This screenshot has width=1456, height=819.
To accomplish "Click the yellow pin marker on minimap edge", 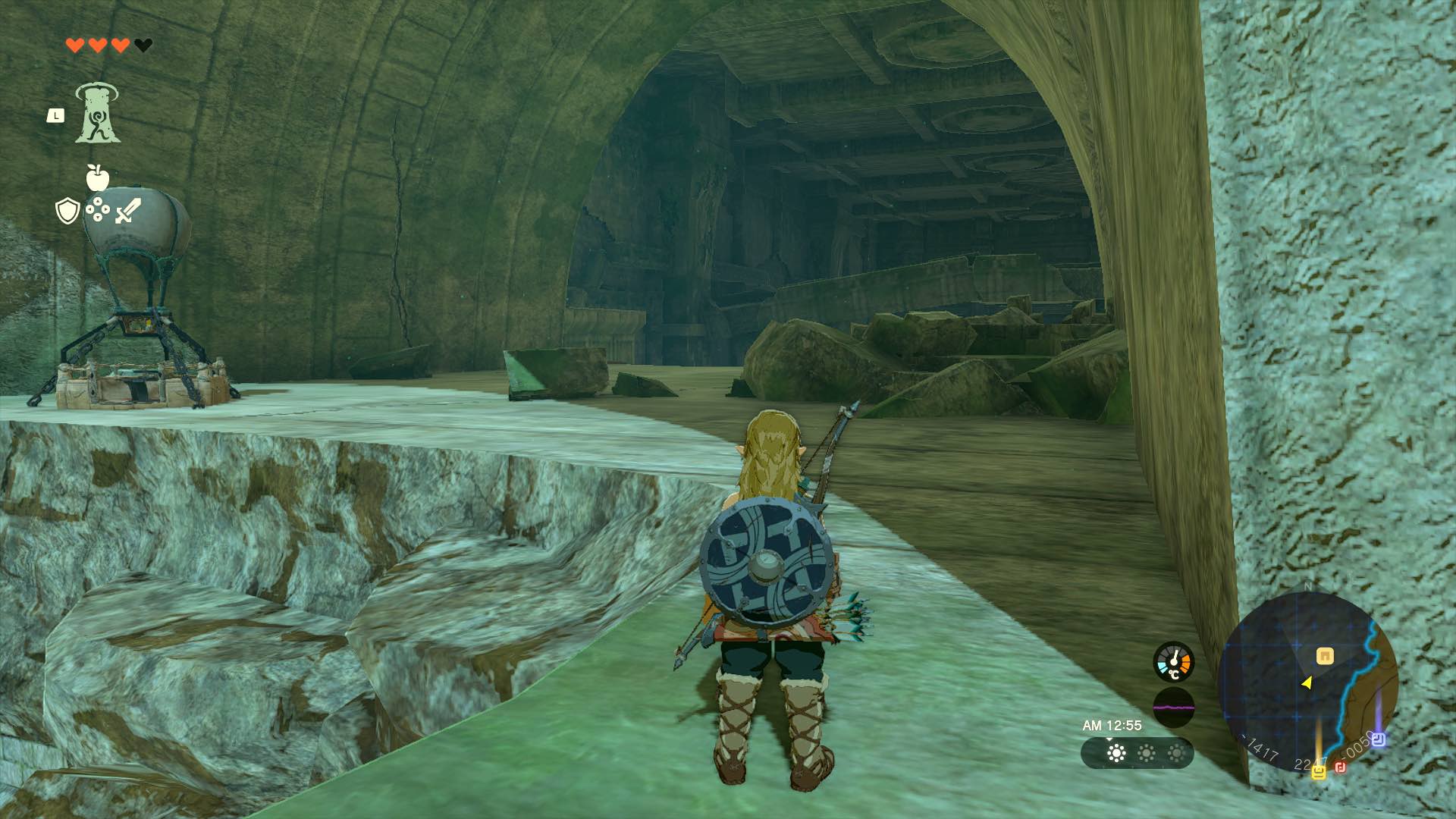I will pos(1319,771).
